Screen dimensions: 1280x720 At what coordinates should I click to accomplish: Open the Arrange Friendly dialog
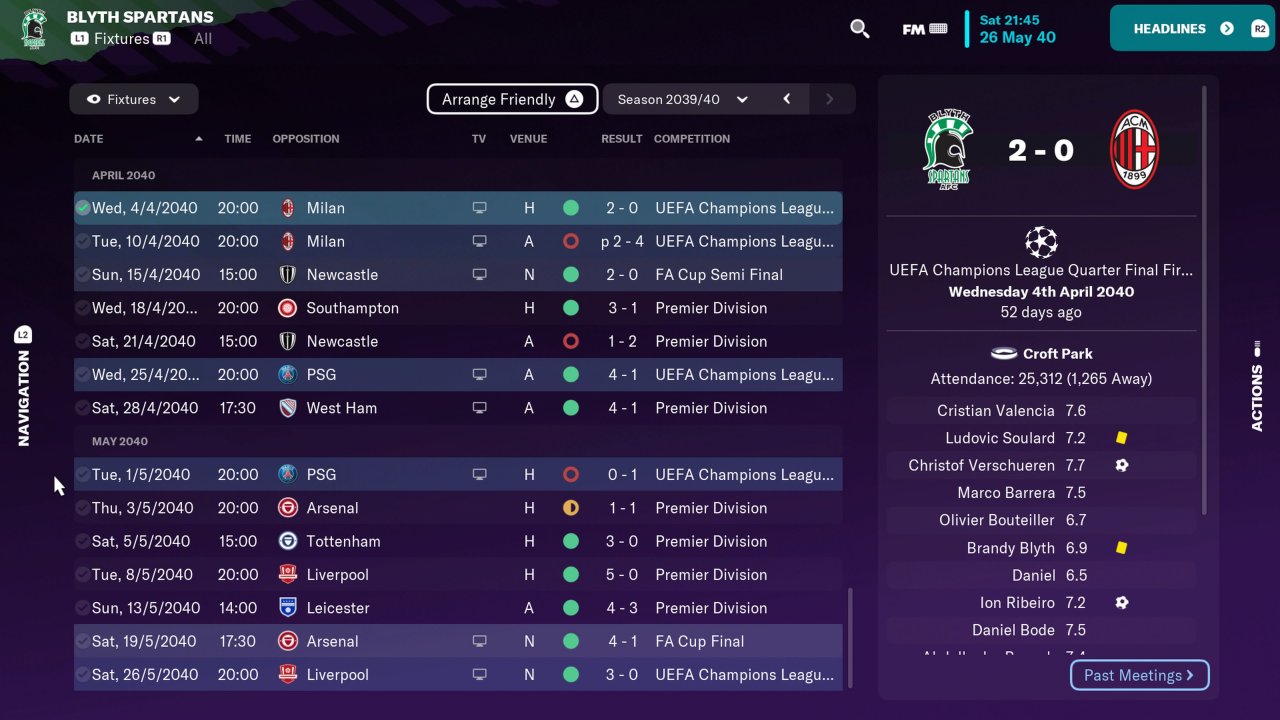point(512,99)
